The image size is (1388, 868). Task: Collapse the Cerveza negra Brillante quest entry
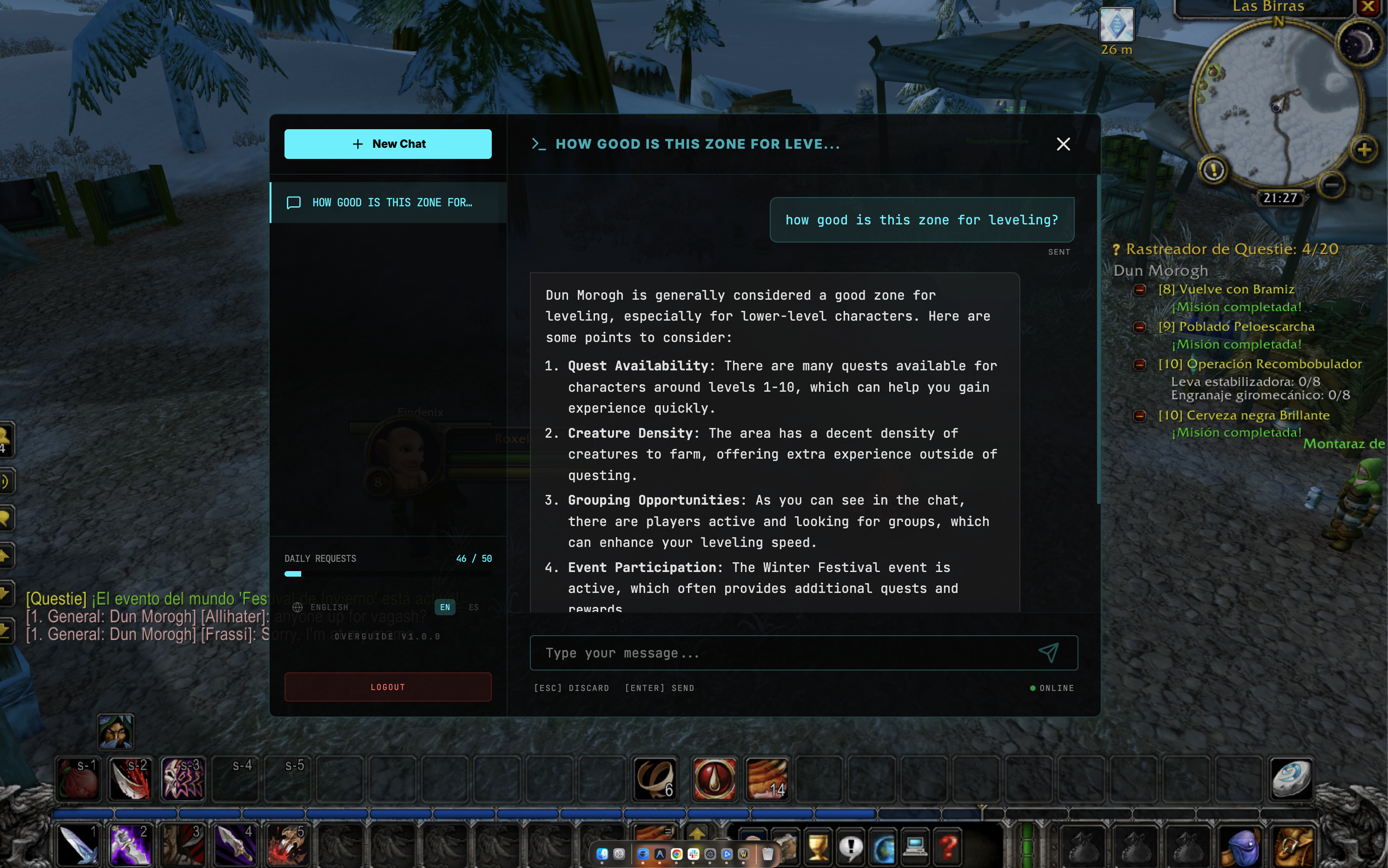[1141, 415]
